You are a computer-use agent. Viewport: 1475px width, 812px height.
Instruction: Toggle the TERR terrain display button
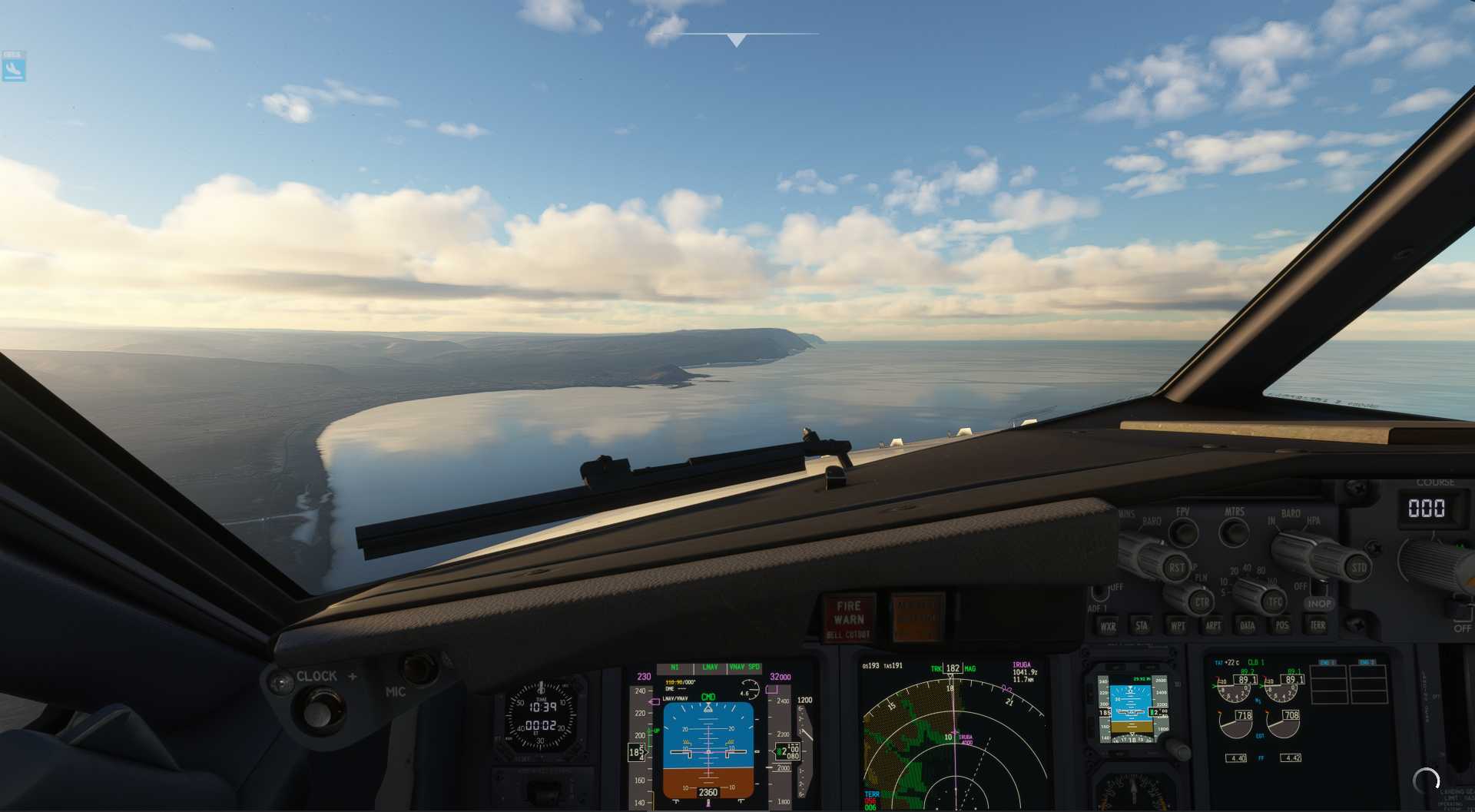coord(1318,625)
